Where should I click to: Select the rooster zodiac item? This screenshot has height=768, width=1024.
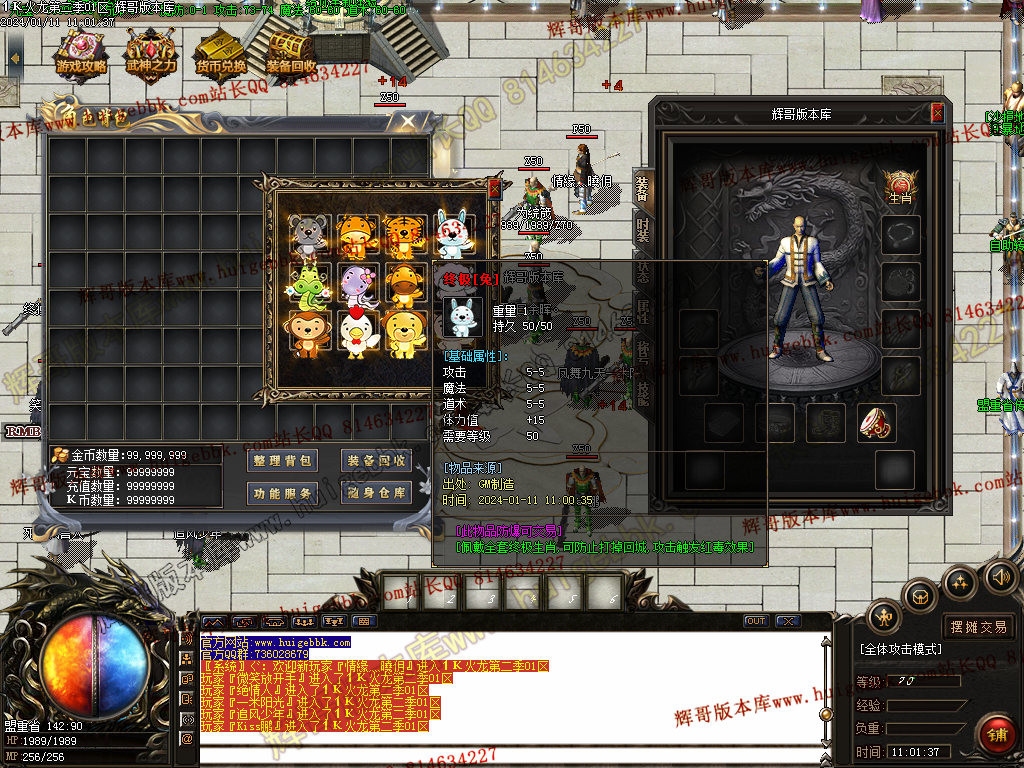(x=357, y=334)
